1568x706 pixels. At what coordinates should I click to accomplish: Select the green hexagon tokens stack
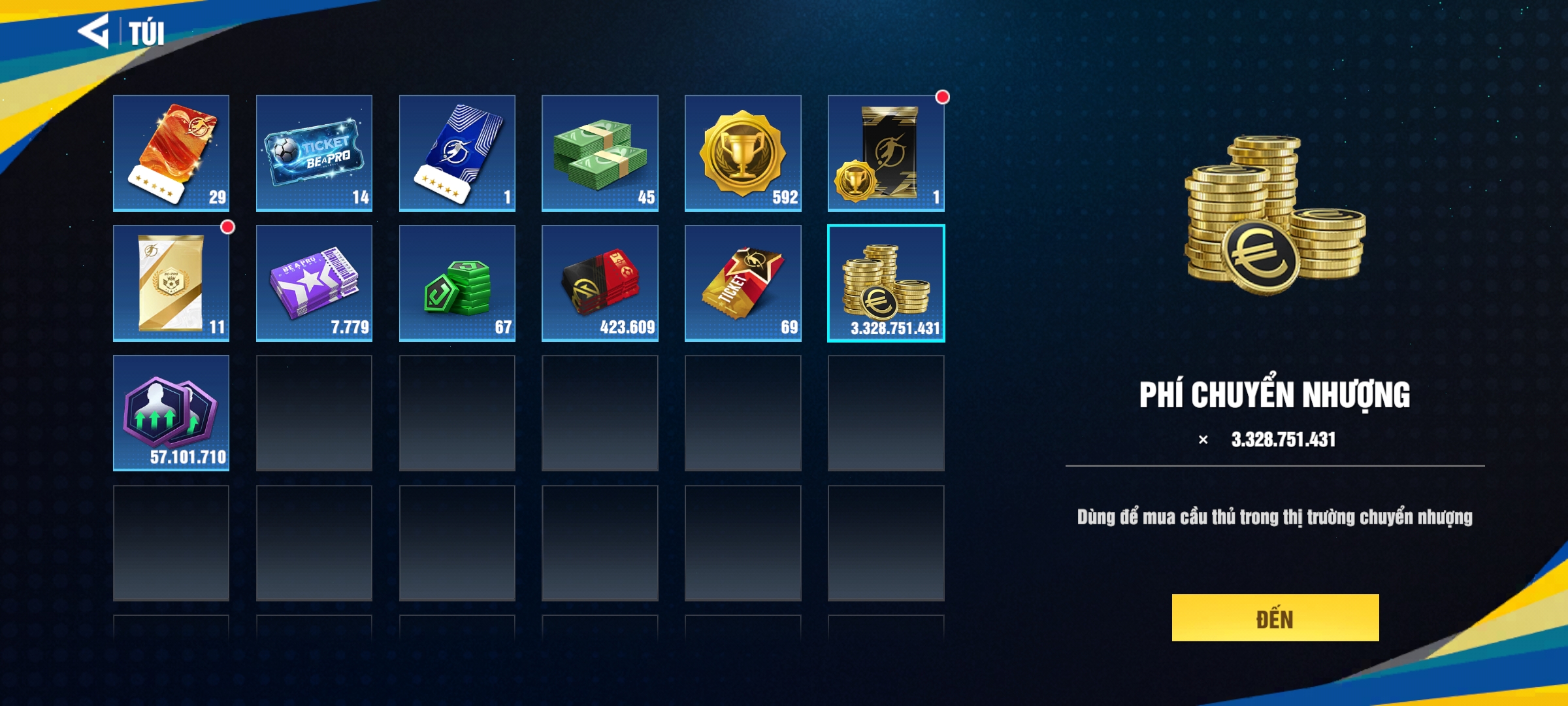[x=457, y=283]
